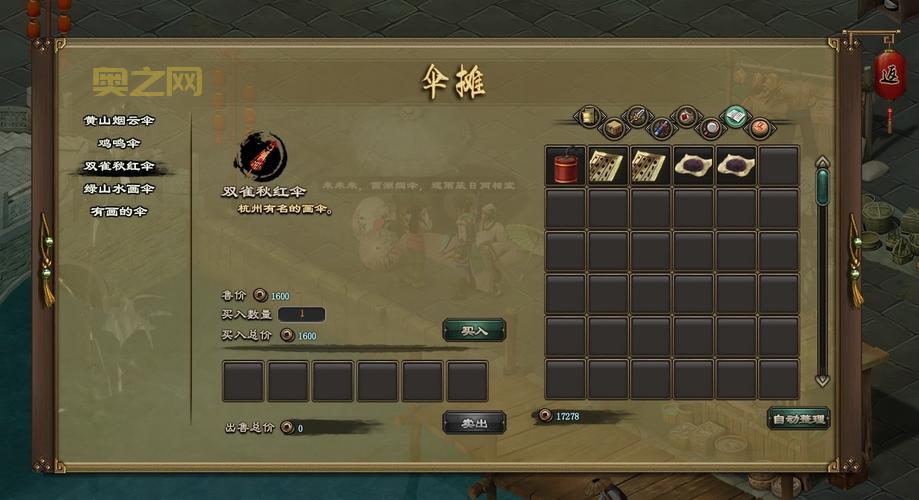
Task: Leave the shop via the 返 lantern
Action: [x=888, y=71]
